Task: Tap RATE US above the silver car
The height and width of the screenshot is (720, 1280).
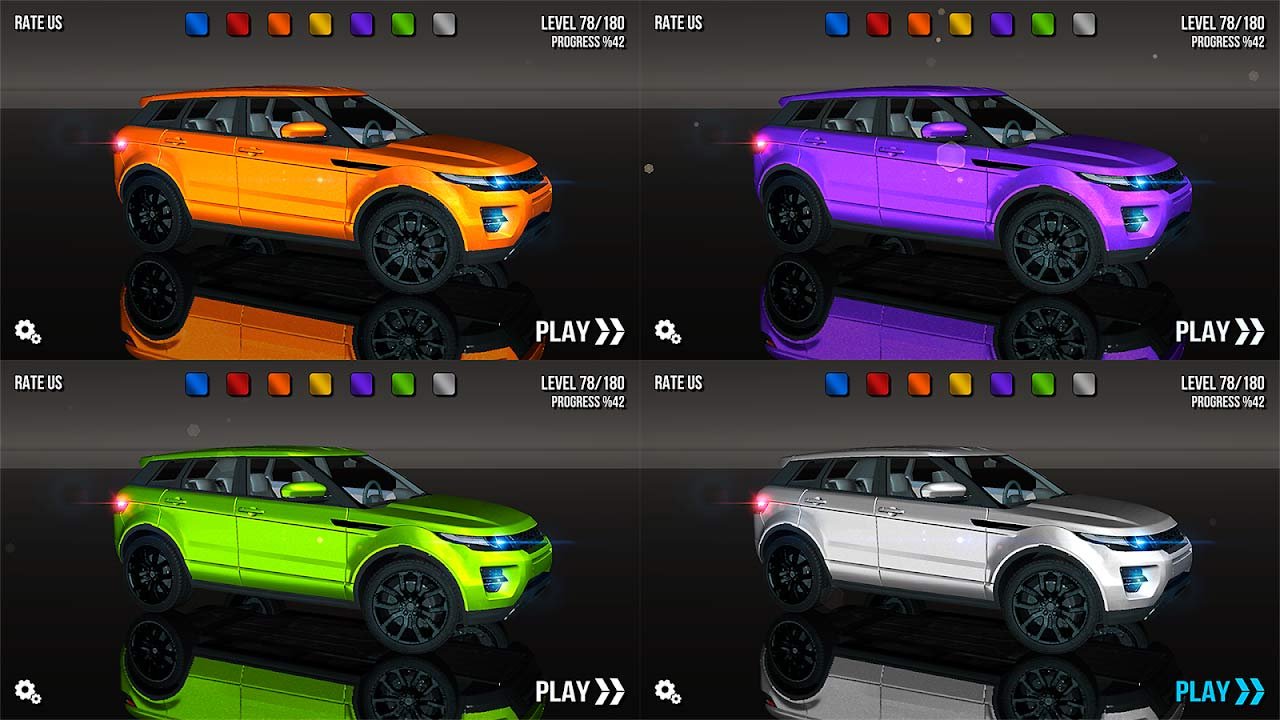Action: click(x=678, y=383)
